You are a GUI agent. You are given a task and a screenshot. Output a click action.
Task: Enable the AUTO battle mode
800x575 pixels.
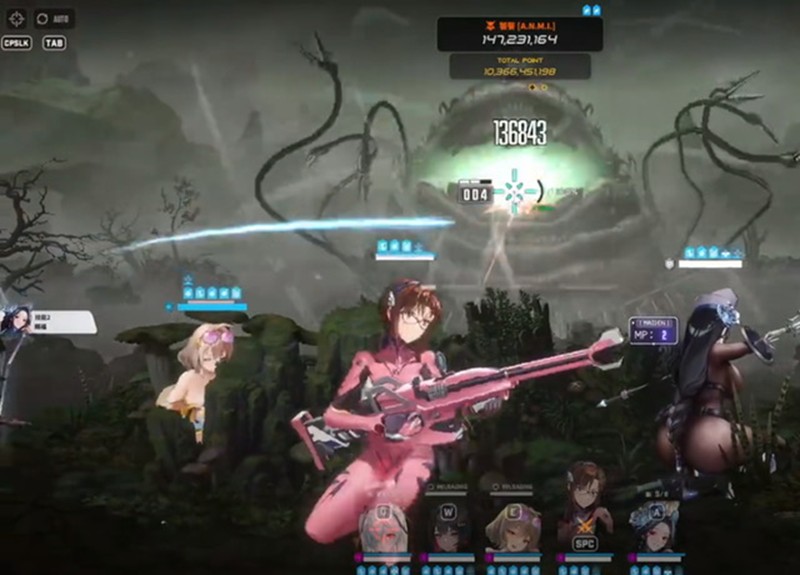pos(55,18)
